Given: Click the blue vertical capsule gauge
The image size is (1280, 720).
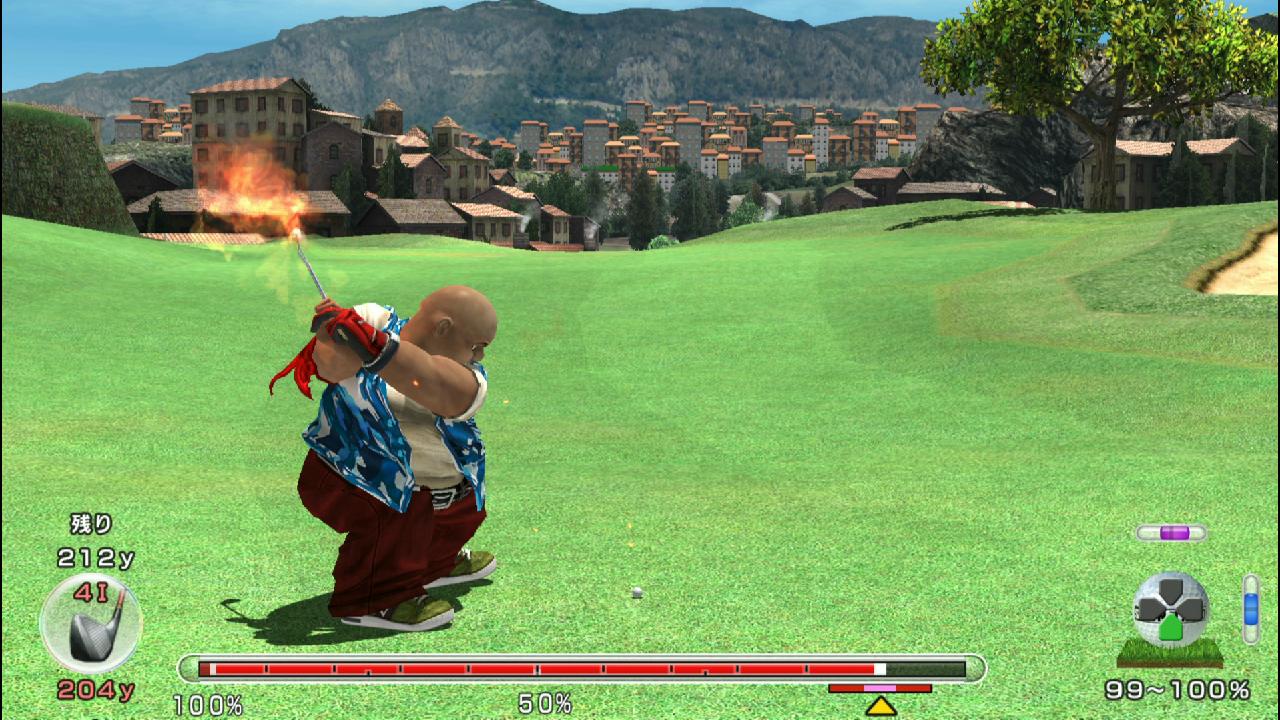Looking at the screenshot, I should [1250, 608].
